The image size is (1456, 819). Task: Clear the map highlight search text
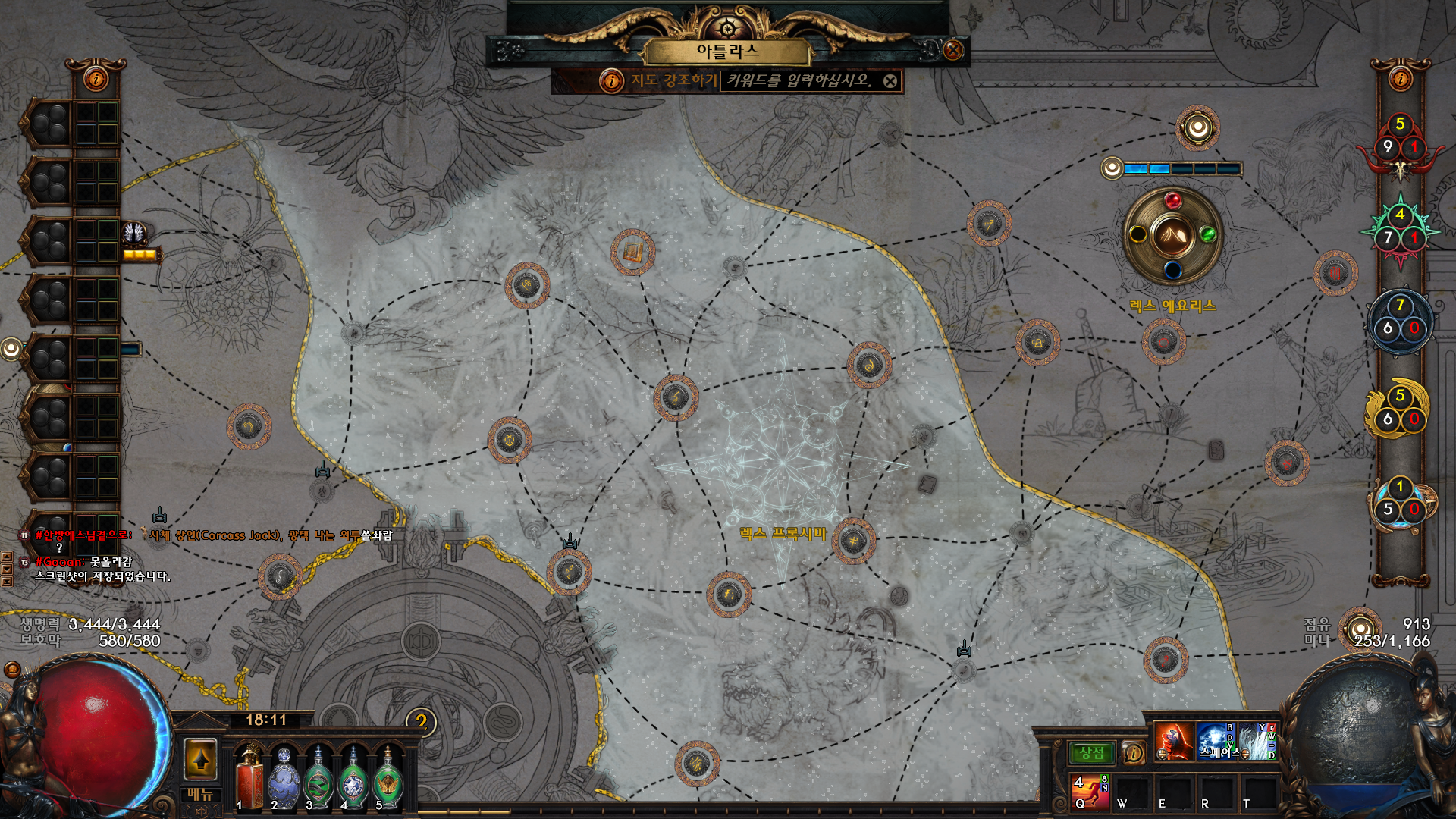[x=890, y=81]
